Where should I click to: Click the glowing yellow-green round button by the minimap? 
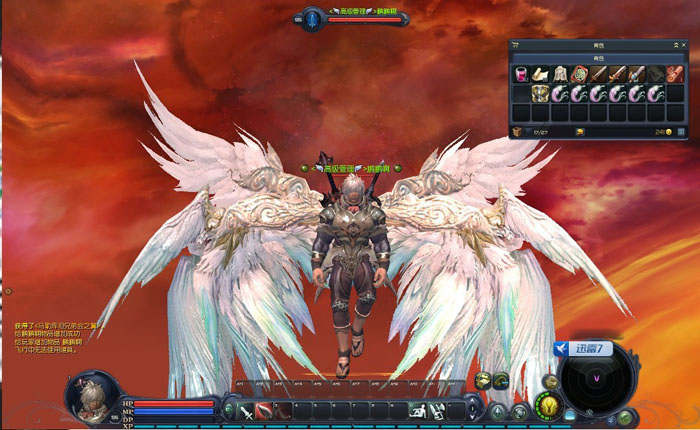[x=550, y=403]
